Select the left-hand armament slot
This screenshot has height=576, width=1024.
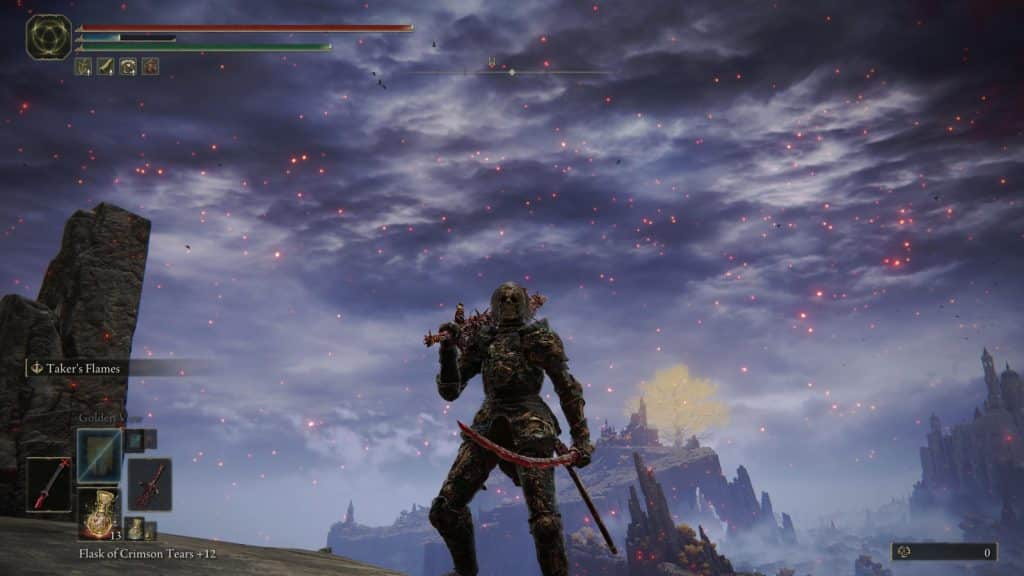pos(48,484)
